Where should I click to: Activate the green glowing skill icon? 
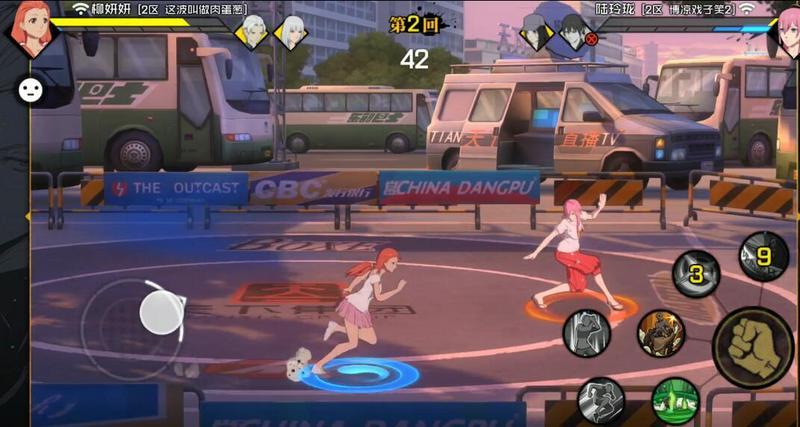[675, 401]
